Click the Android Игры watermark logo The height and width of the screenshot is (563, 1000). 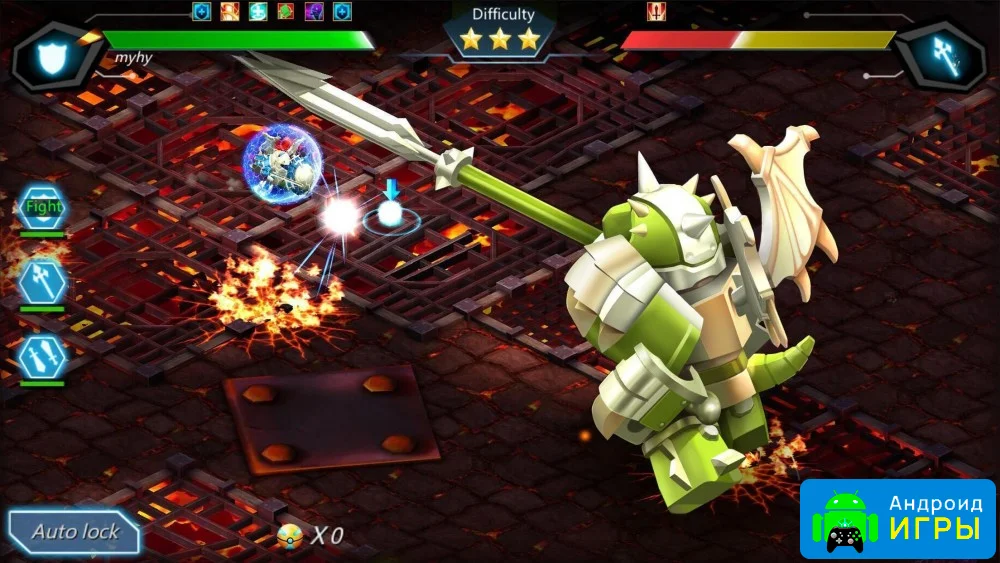point(897,517)
